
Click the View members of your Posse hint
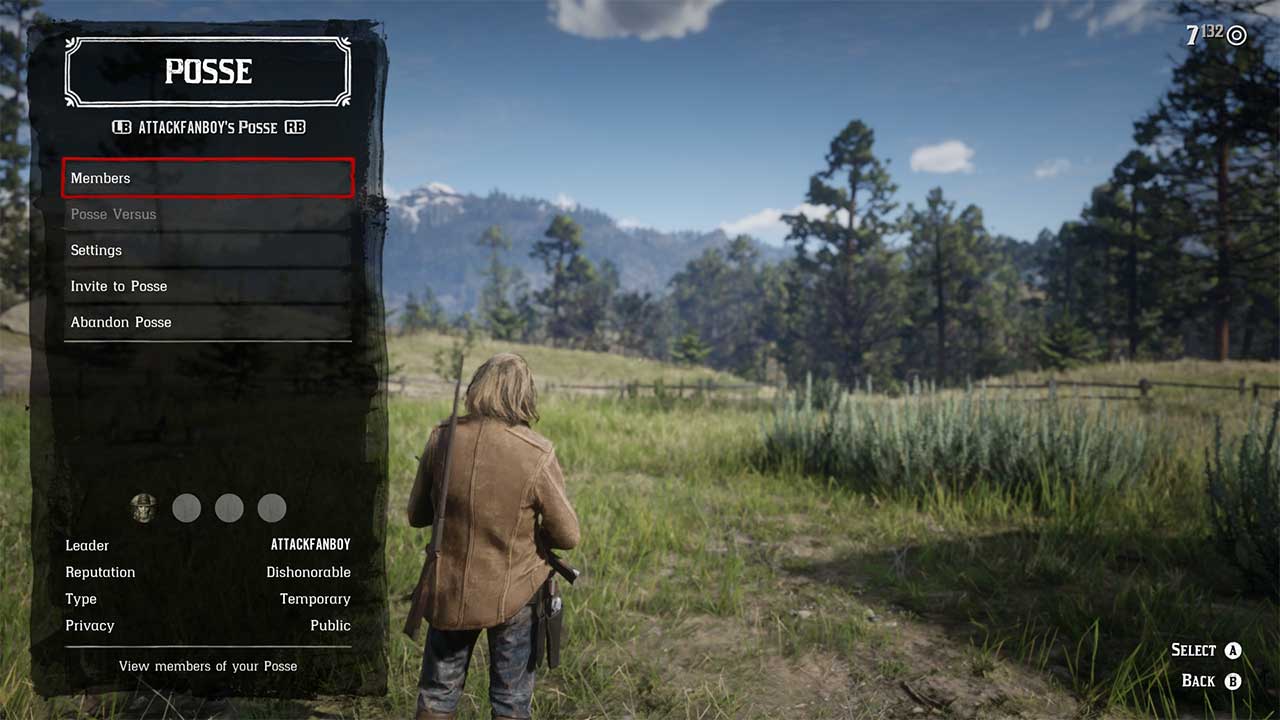coord(207,666)
